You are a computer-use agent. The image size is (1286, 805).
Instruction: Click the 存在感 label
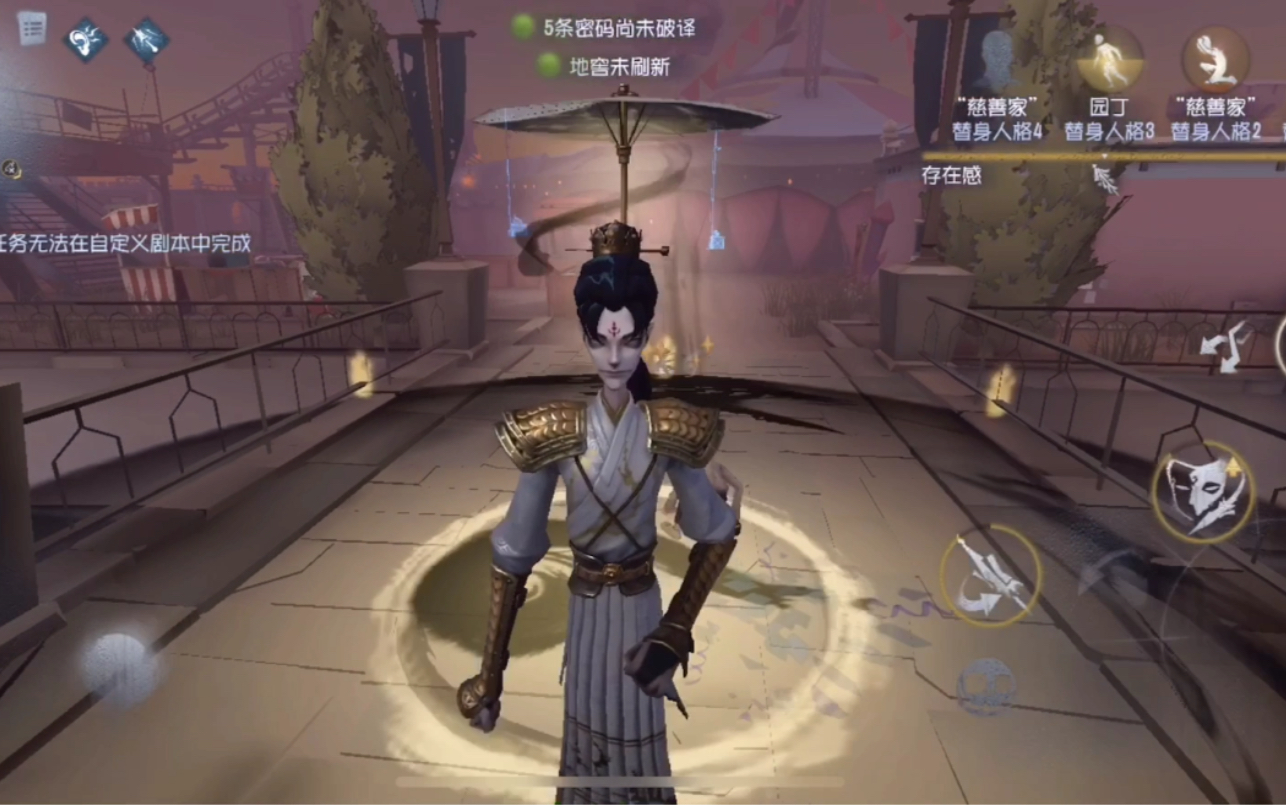[x=951, y=174]
